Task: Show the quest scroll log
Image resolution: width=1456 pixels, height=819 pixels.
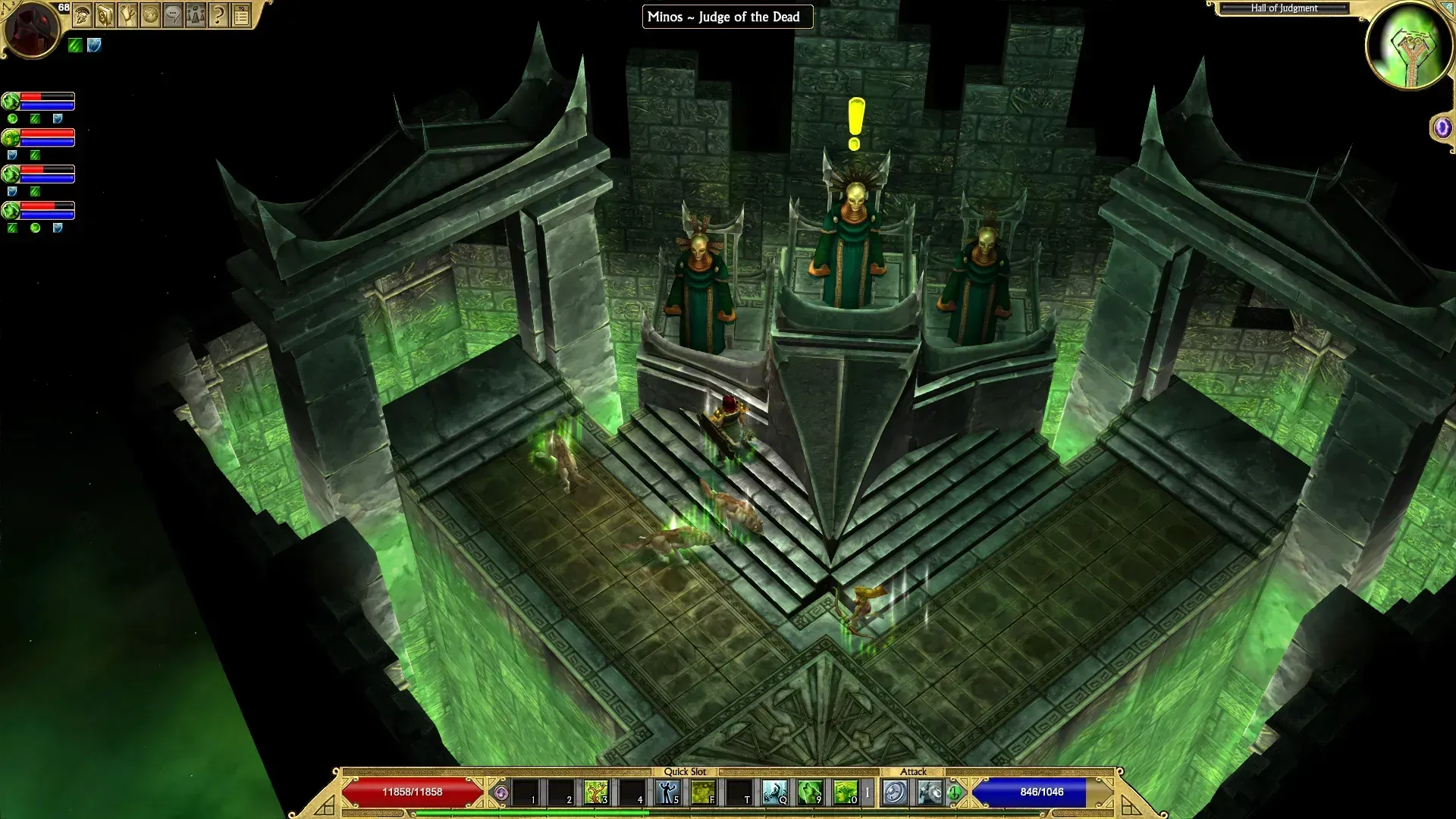Action: click(x=127, y=15)
